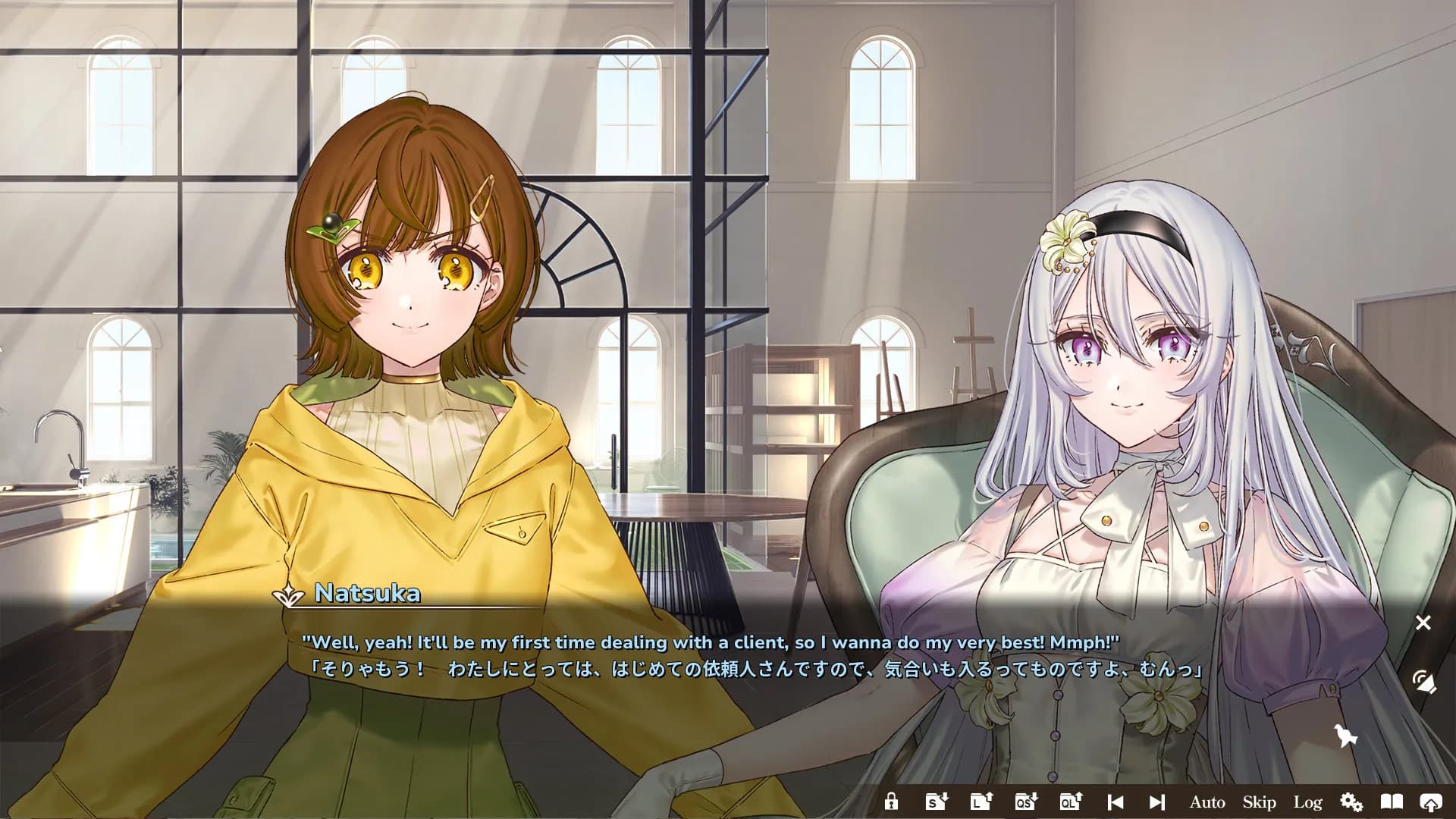Skip ahead using the fast-forward icon
The image size is (1456, 819).
[1156, 802]
